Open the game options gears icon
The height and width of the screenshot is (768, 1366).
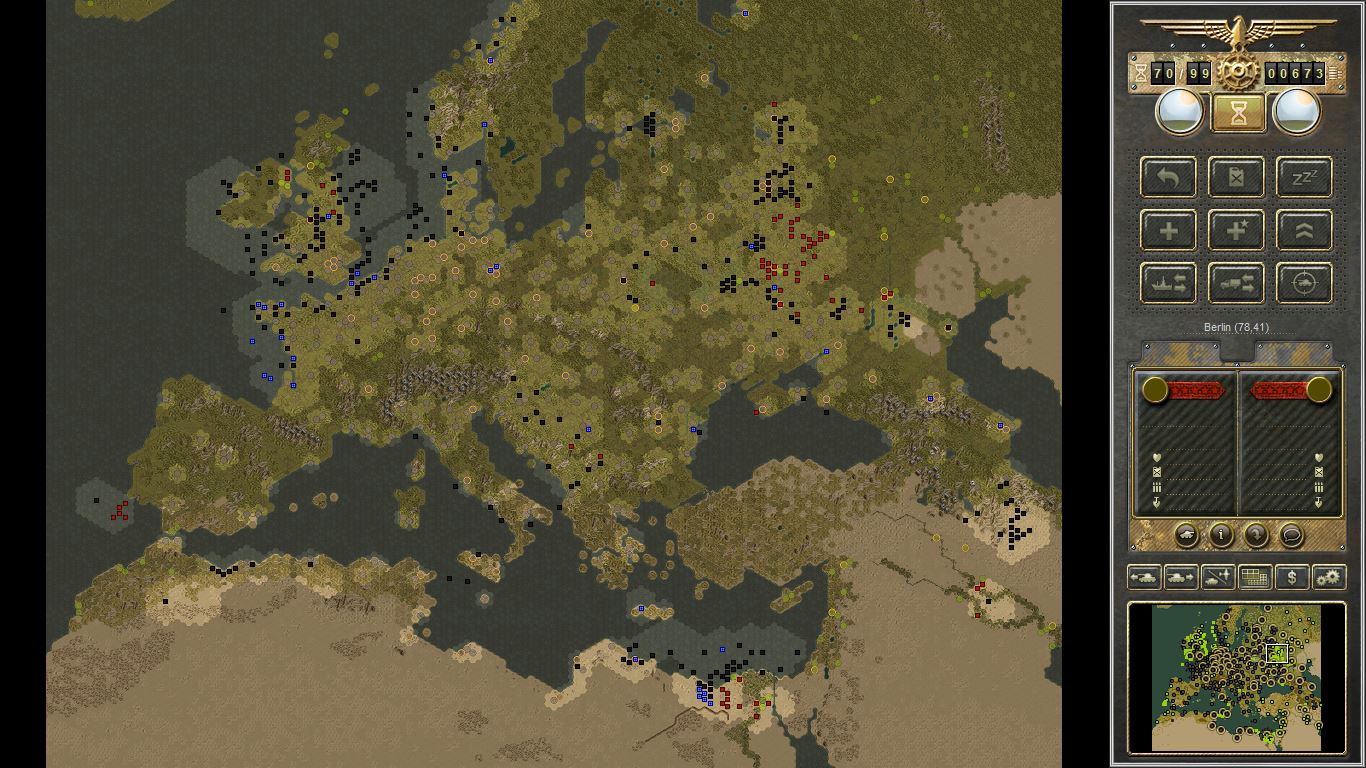click(x=1329, y=577)
